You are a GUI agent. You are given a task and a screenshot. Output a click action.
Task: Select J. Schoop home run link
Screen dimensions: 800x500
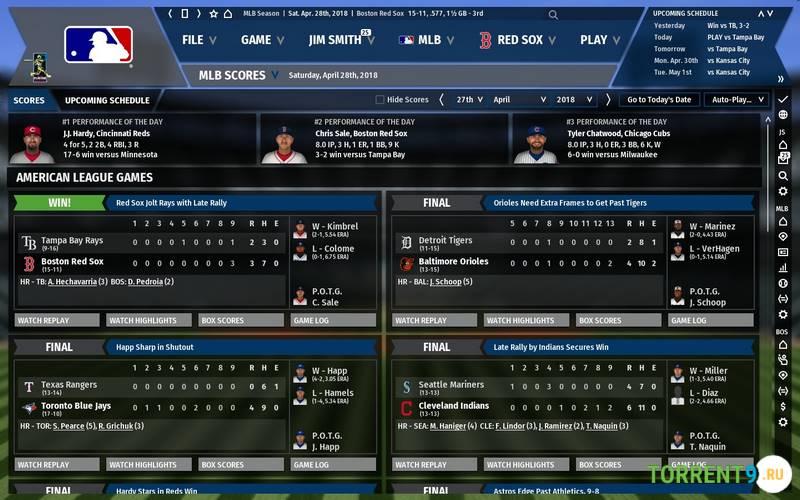click(445, 282)
